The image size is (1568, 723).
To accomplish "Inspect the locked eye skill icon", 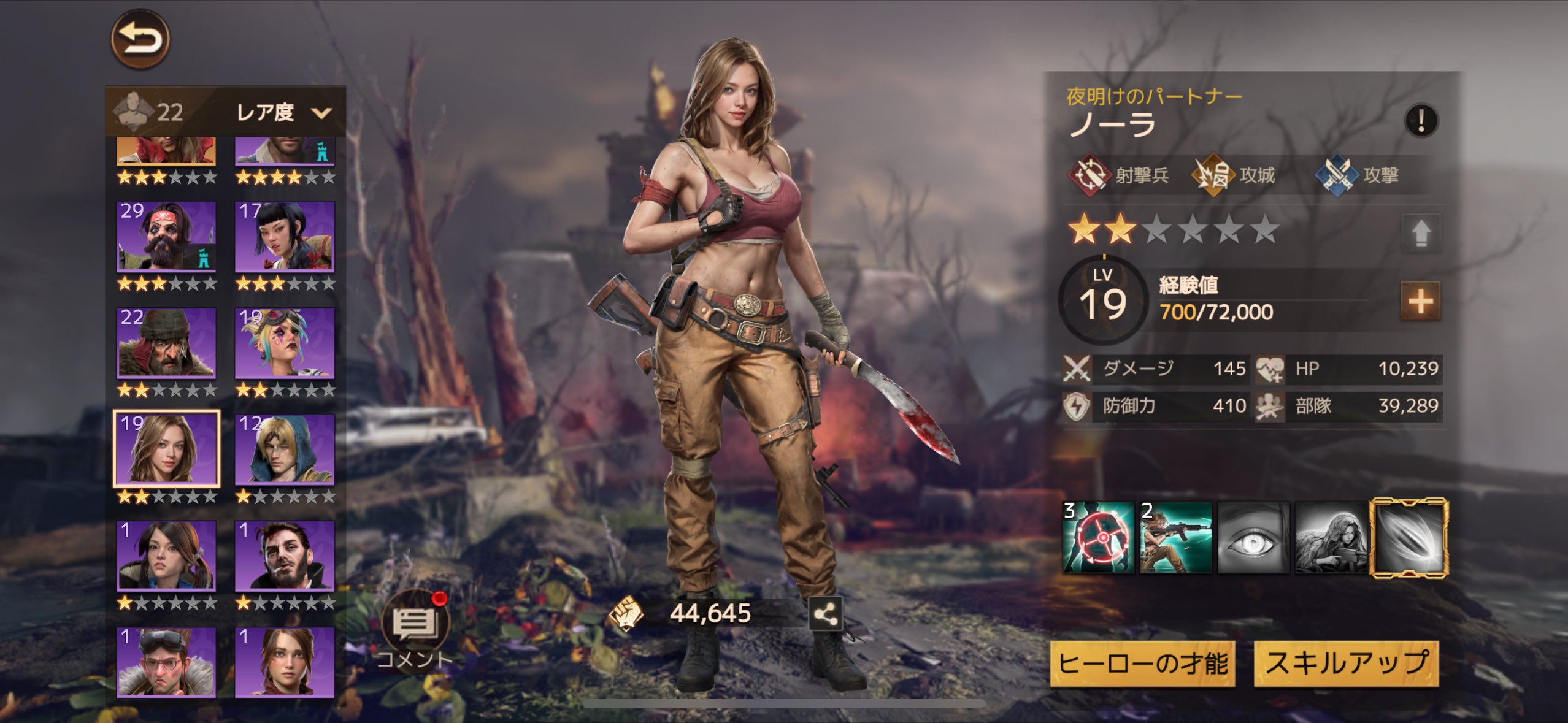I will pos(1253,538).
